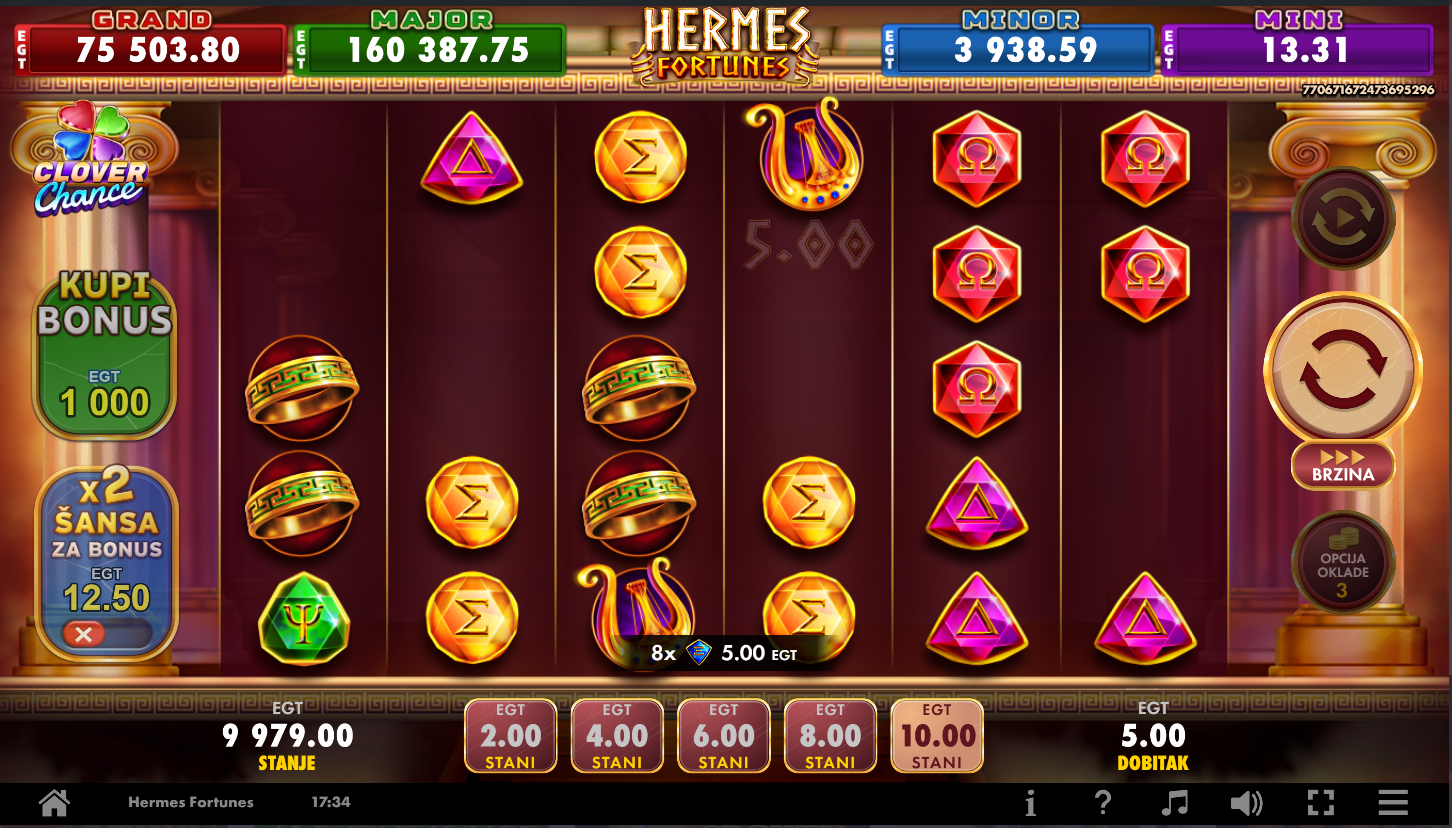This screenshot has height=828, width=1452.
Task: Pick the 8.00 EGT bet button
Action: click(830, 736)
